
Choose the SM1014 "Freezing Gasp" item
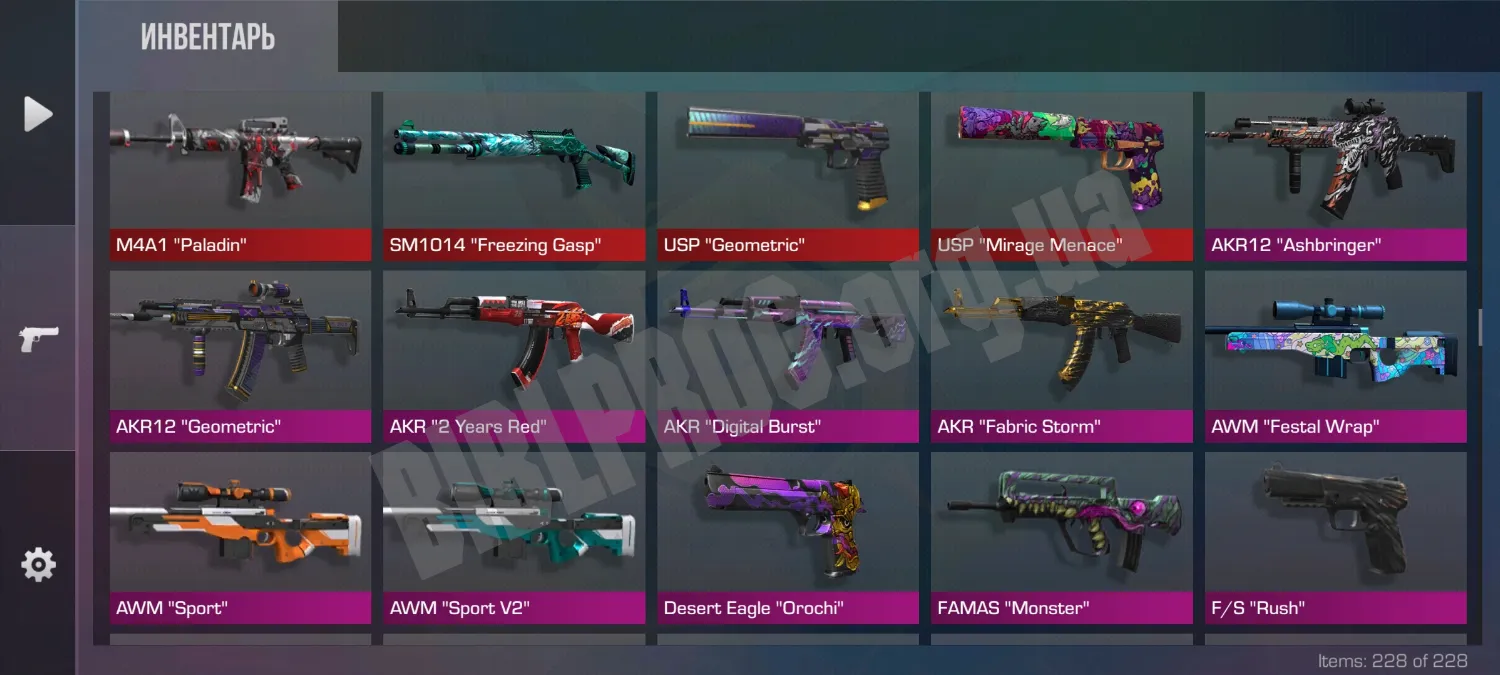coord(514,176)
